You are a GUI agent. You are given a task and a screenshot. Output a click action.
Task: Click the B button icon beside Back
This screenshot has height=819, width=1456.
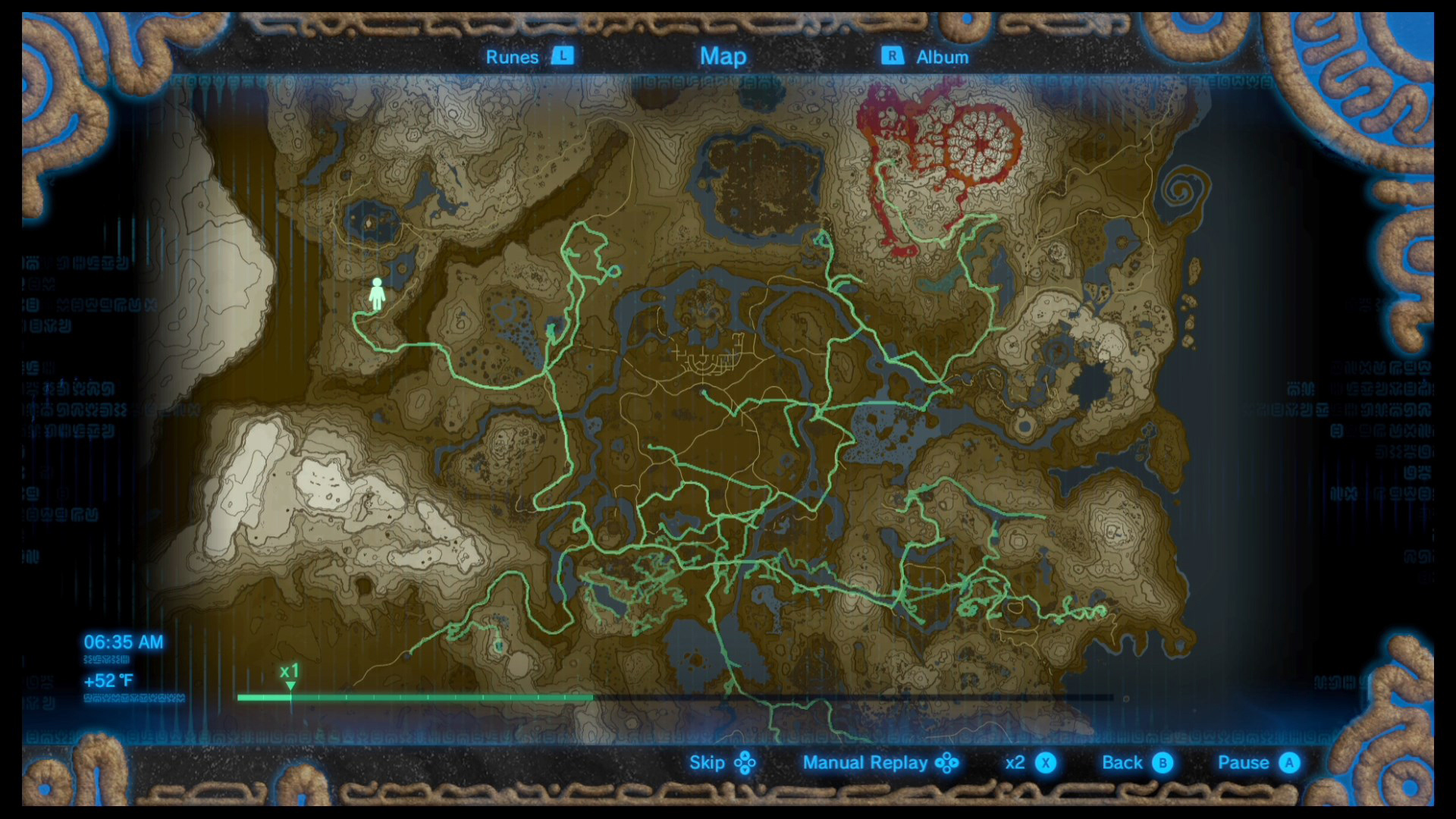pyautogui.click(x=1163, y=763)
